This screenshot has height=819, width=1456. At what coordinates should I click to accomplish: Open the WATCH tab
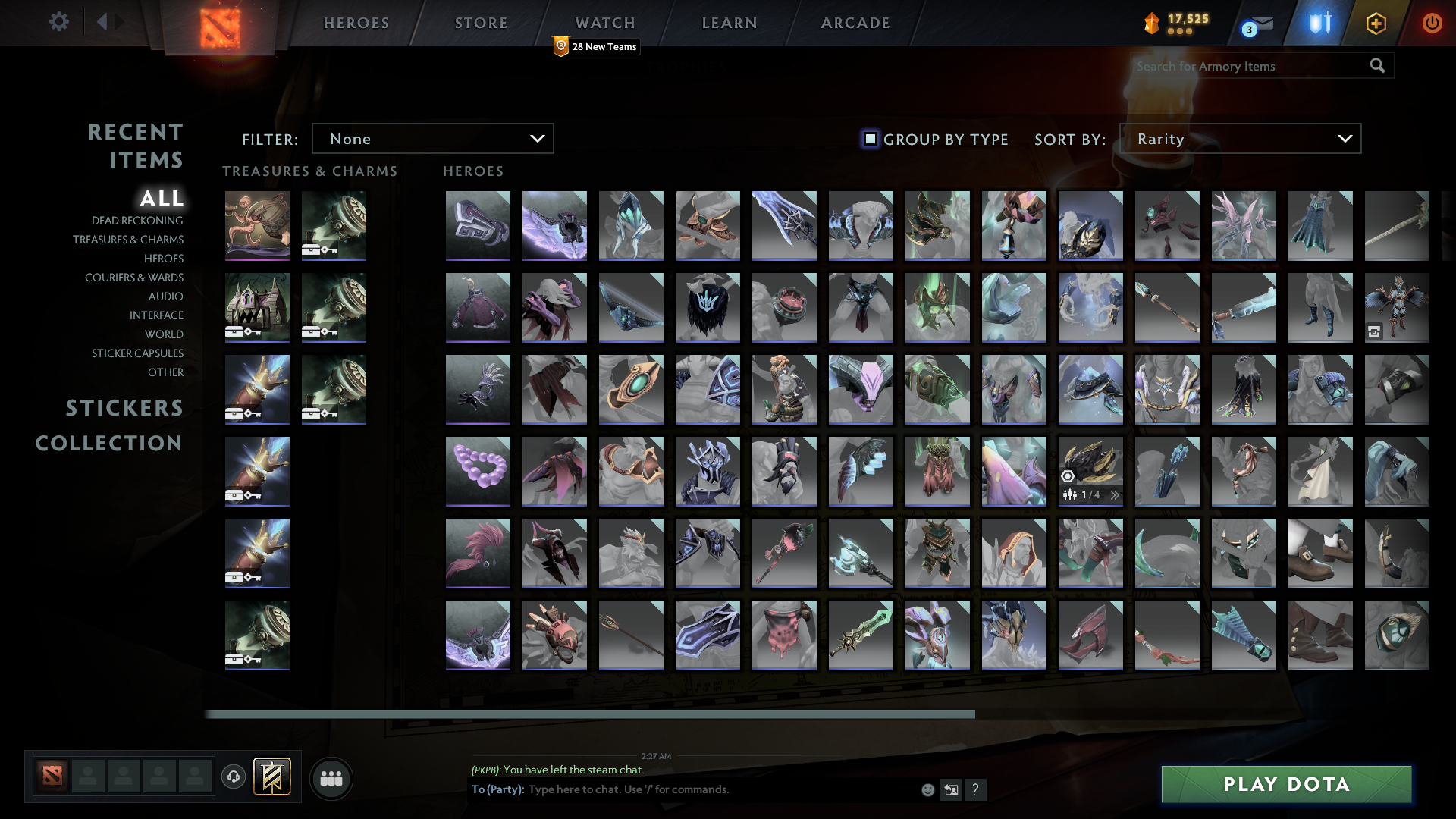point(604,23)
